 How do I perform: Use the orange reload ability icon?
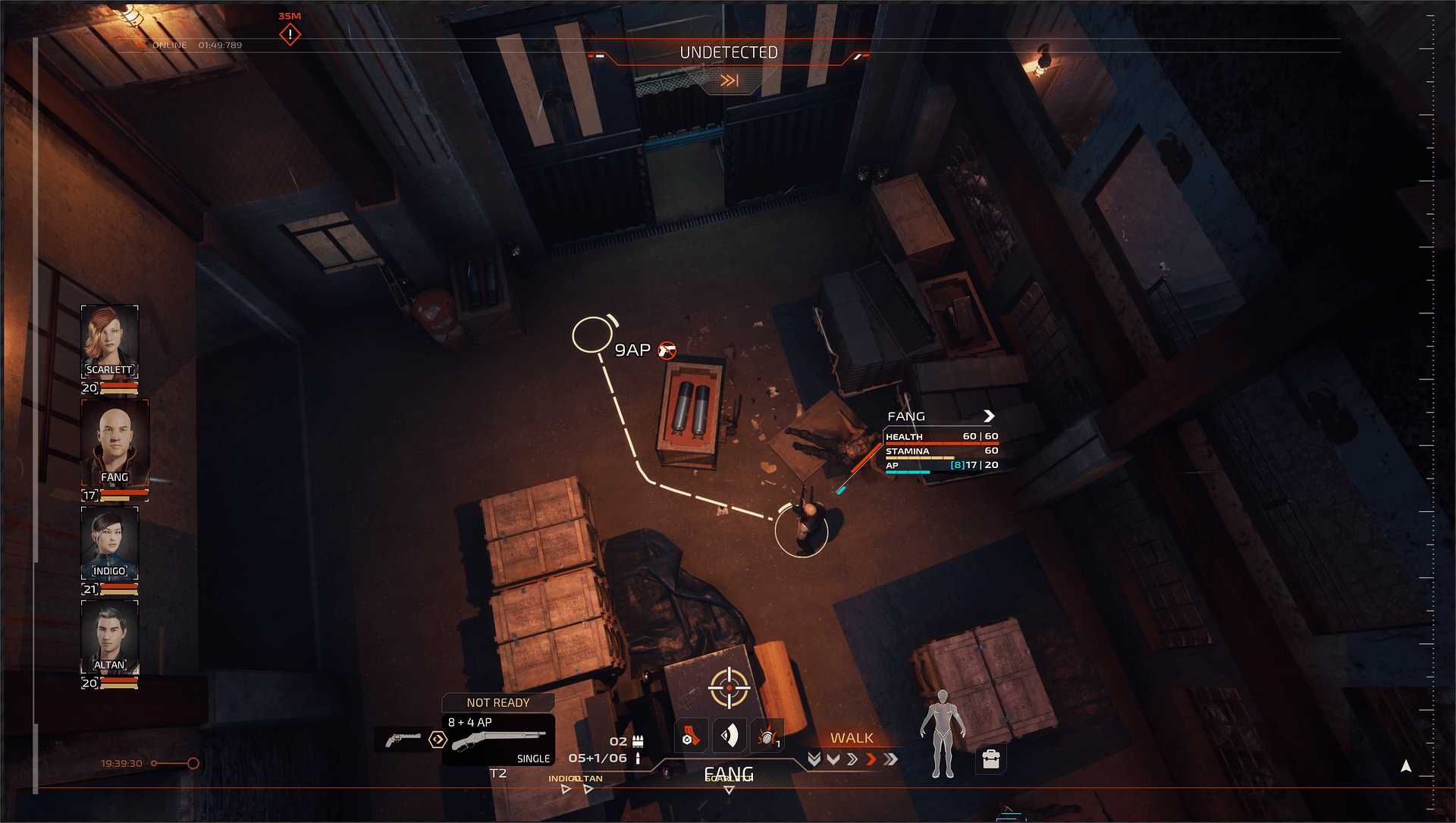pos(691,737)
